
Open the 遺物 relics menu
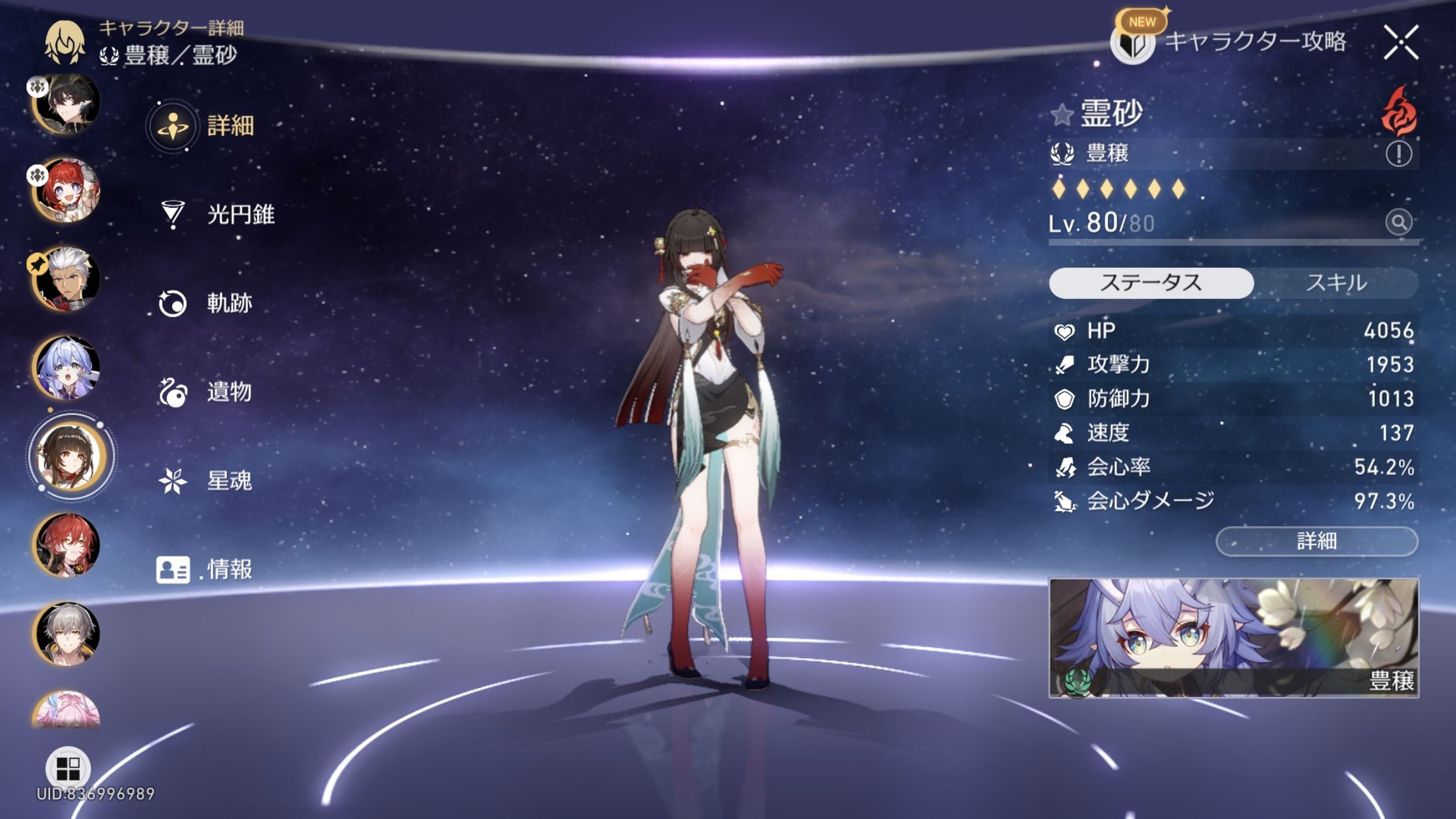[206, 392]
